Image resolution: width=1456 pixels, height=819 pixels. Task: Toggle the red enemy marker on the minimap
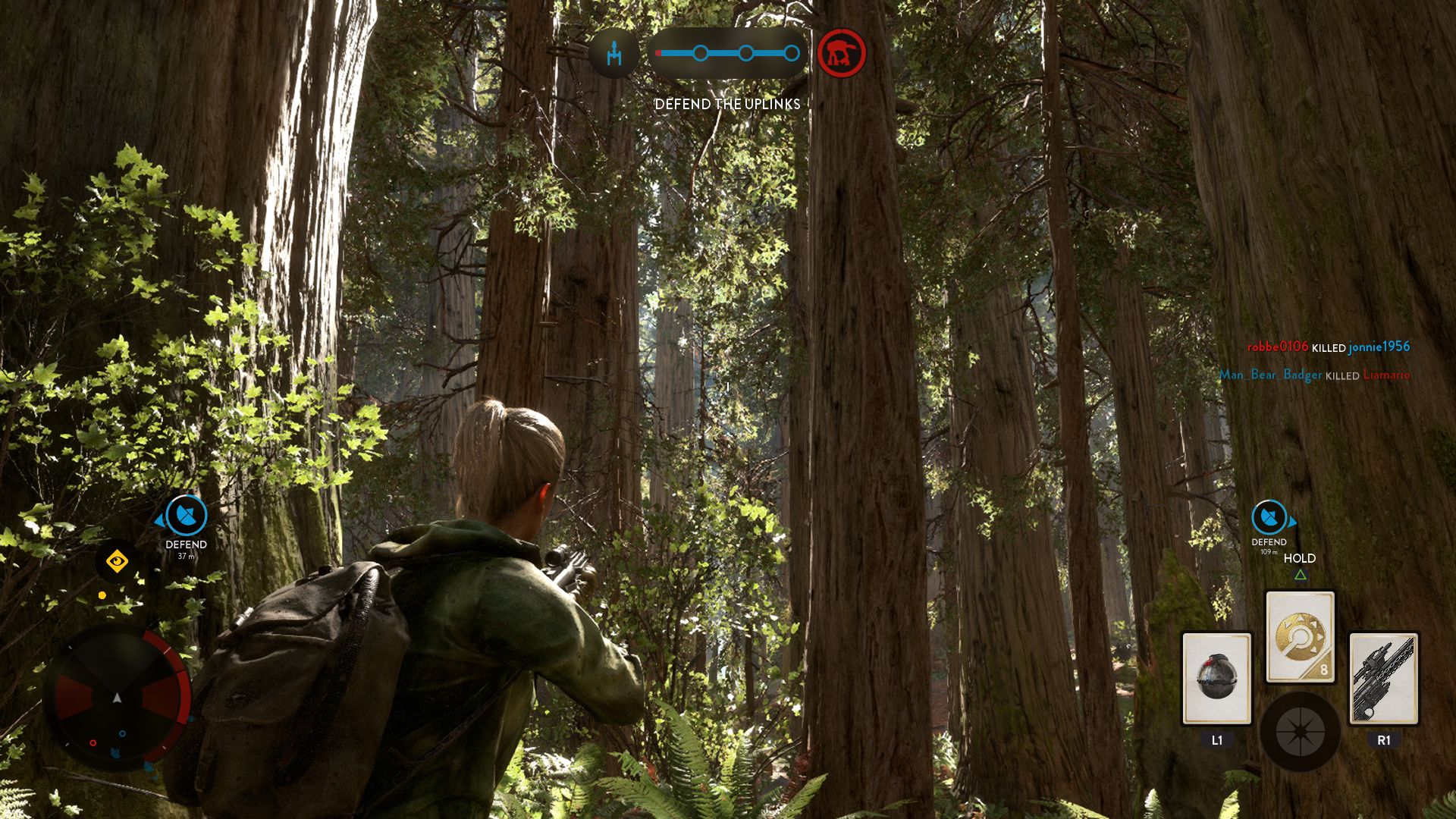tap(93, 743)
